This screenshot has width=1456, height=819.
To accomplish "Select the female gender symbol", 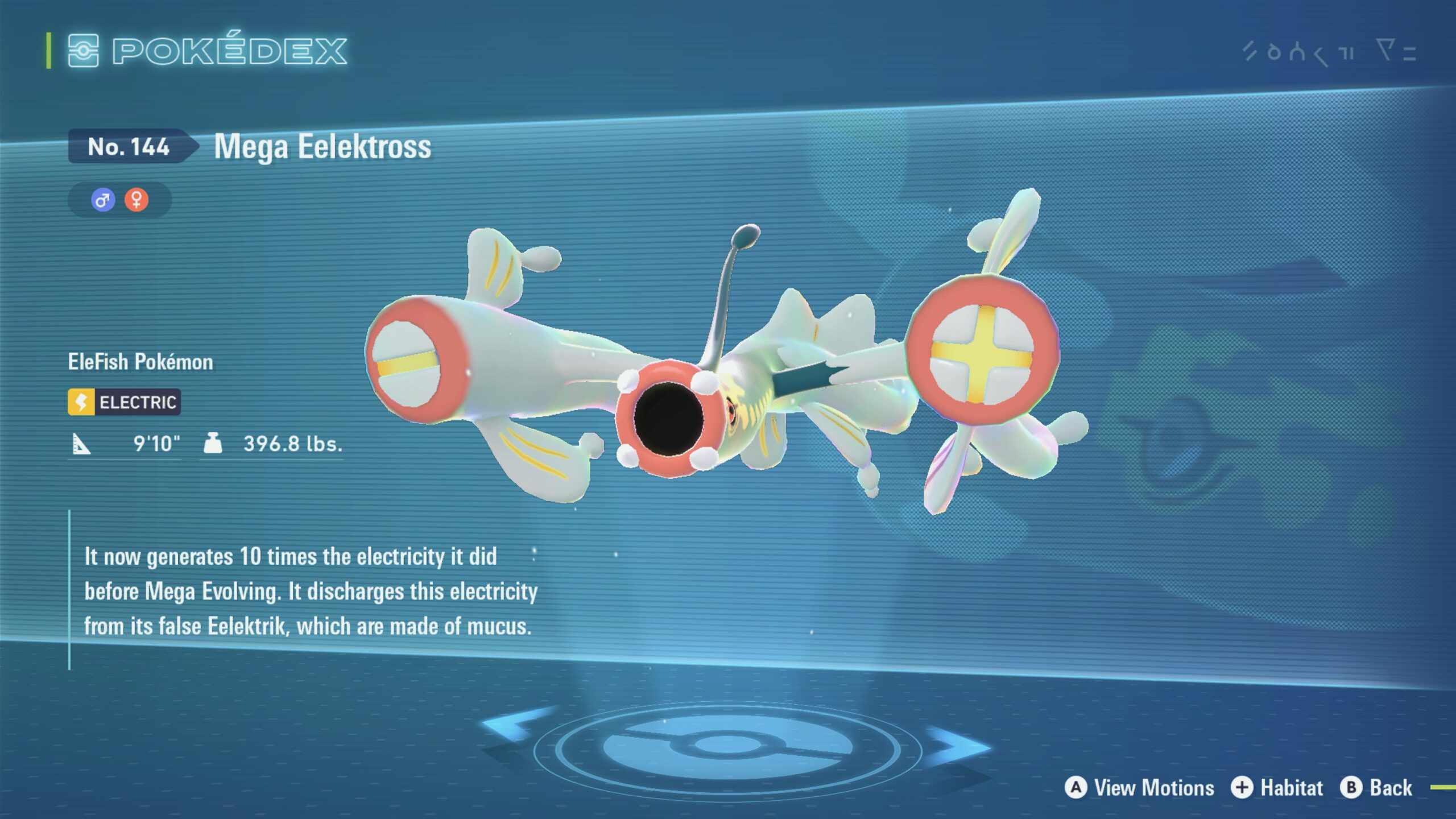I will click(x=136, y=200).
